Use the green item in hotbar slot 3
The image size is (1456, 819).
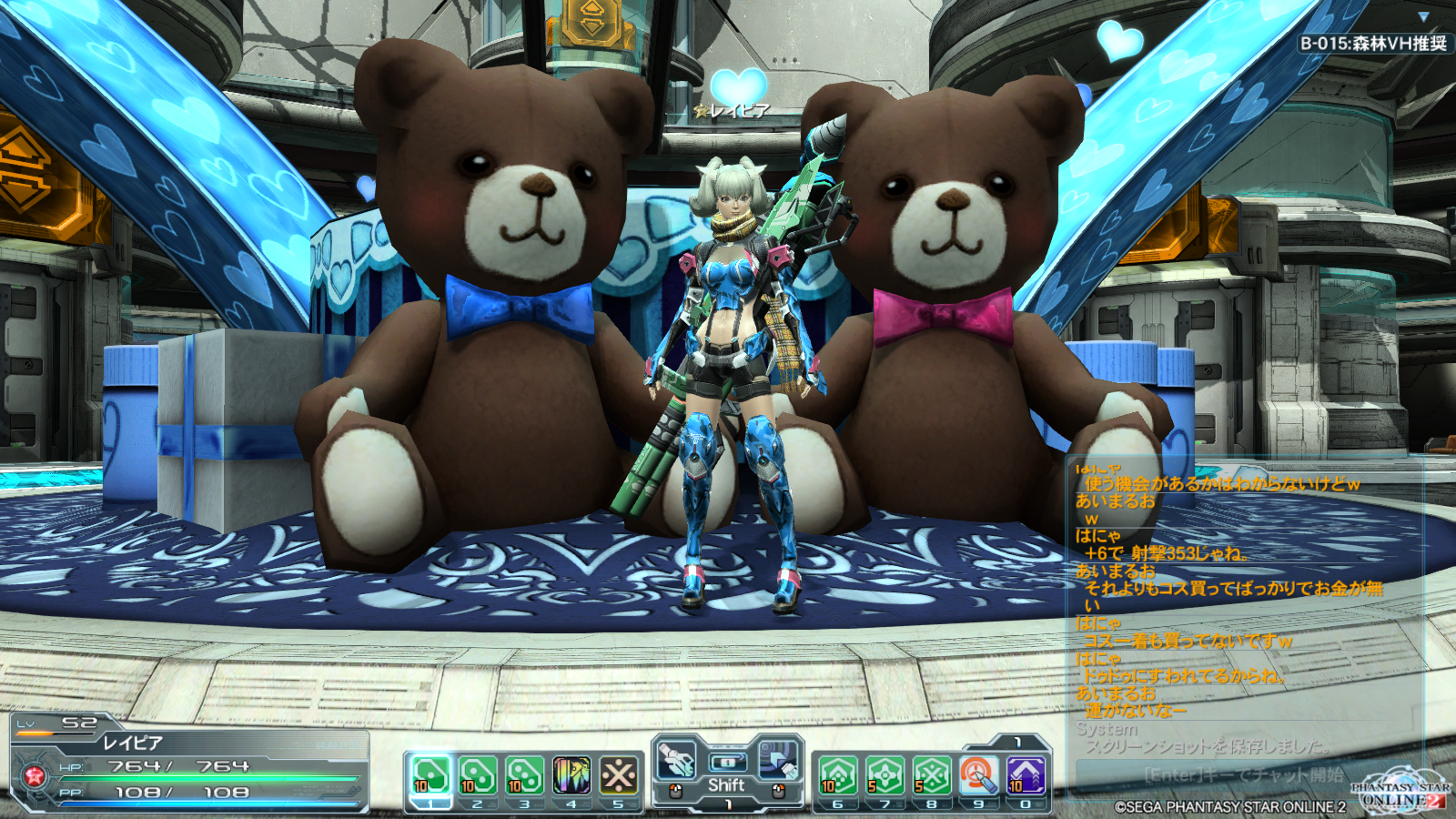pos(525,775)
